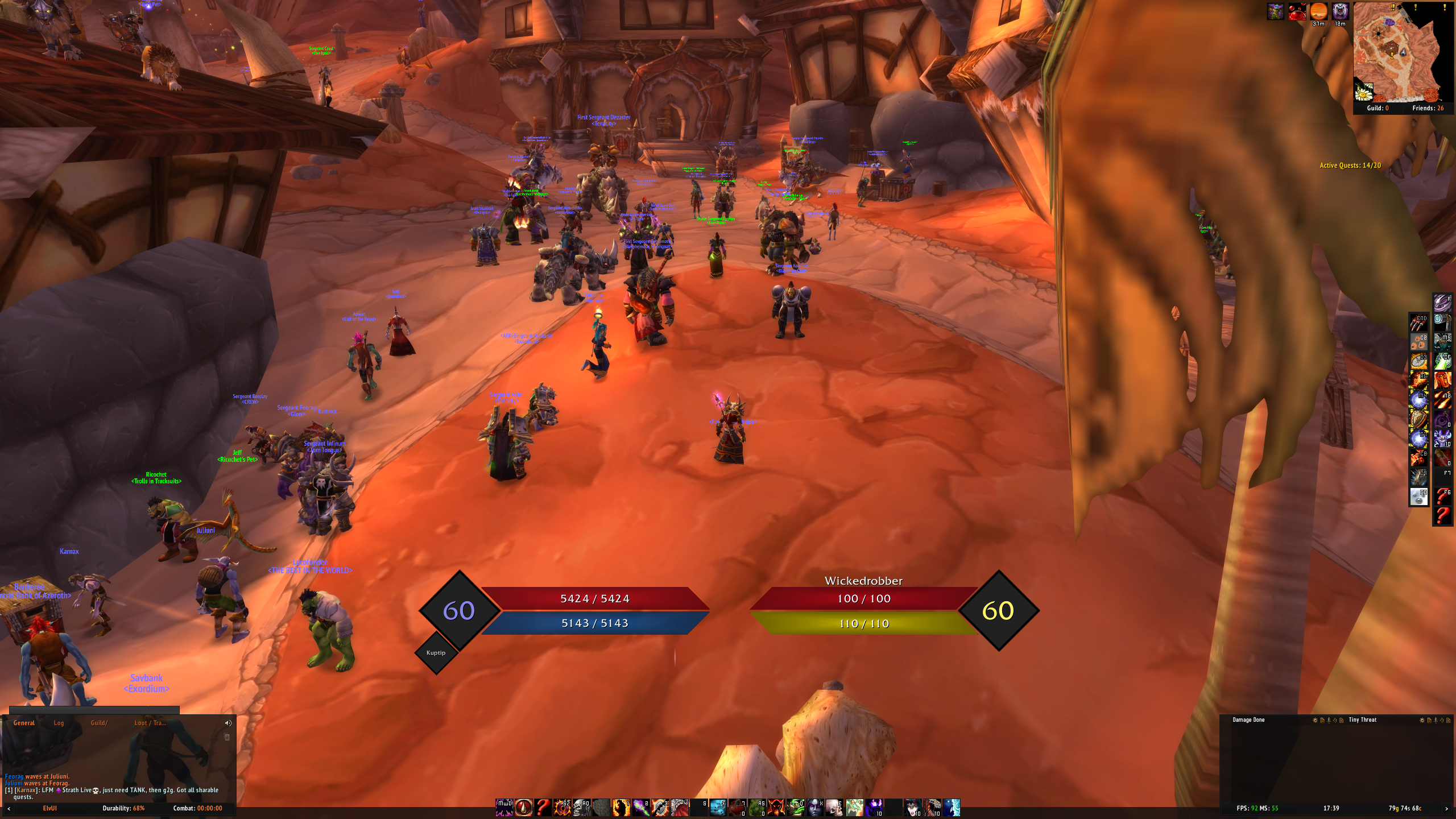The image size is (1456, 819).
Task: Activate the white skull ability bound to E
Action: point(834,808)
